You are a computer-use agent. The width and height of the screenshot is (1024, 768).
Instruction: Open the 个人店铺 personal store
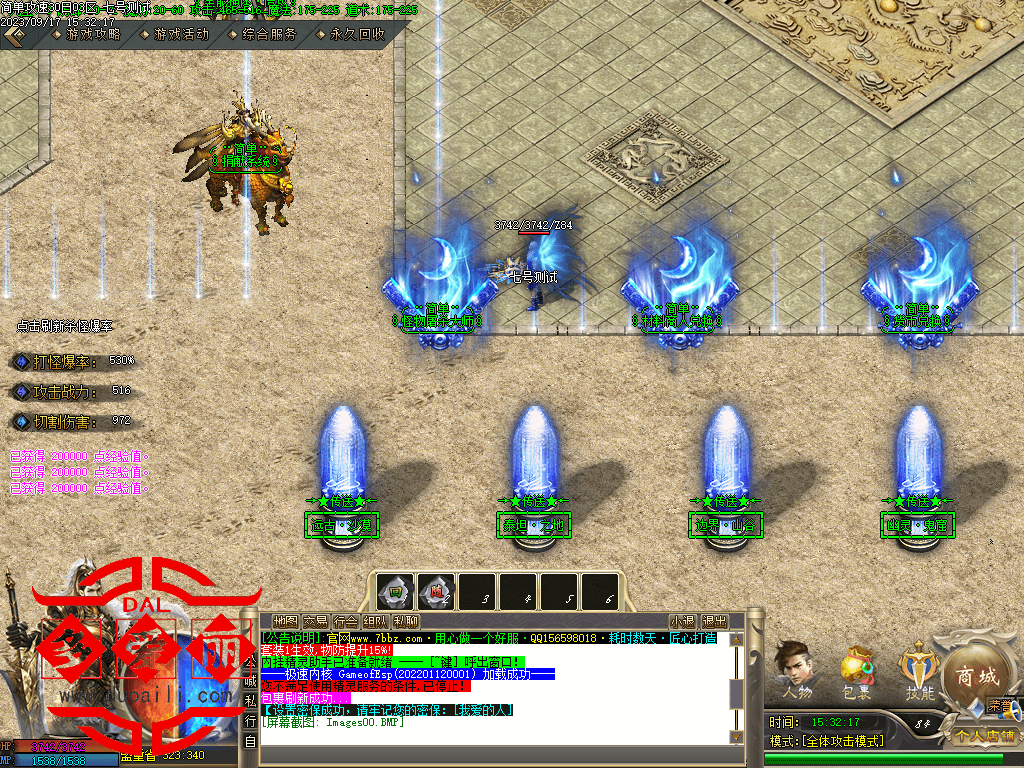984,736
